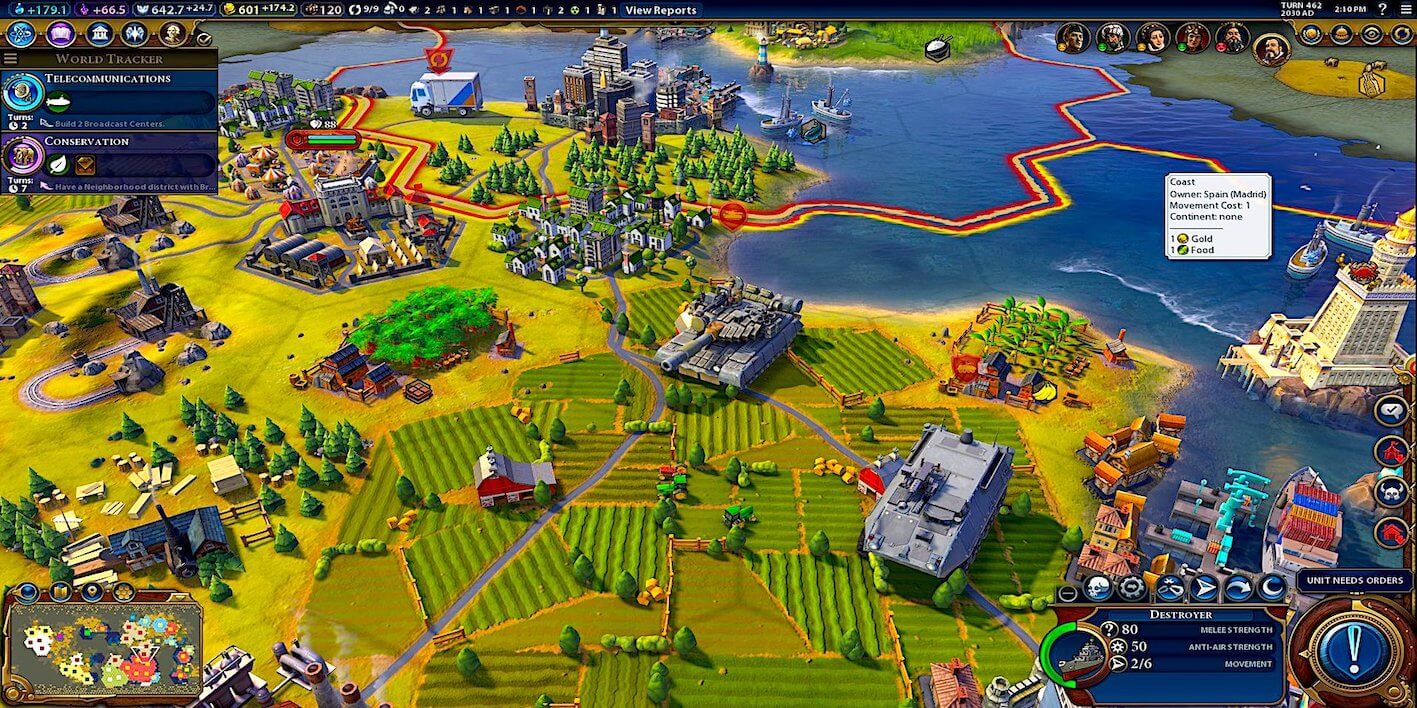Collapse the unit actions minus button

click(x=1068, y=592)
